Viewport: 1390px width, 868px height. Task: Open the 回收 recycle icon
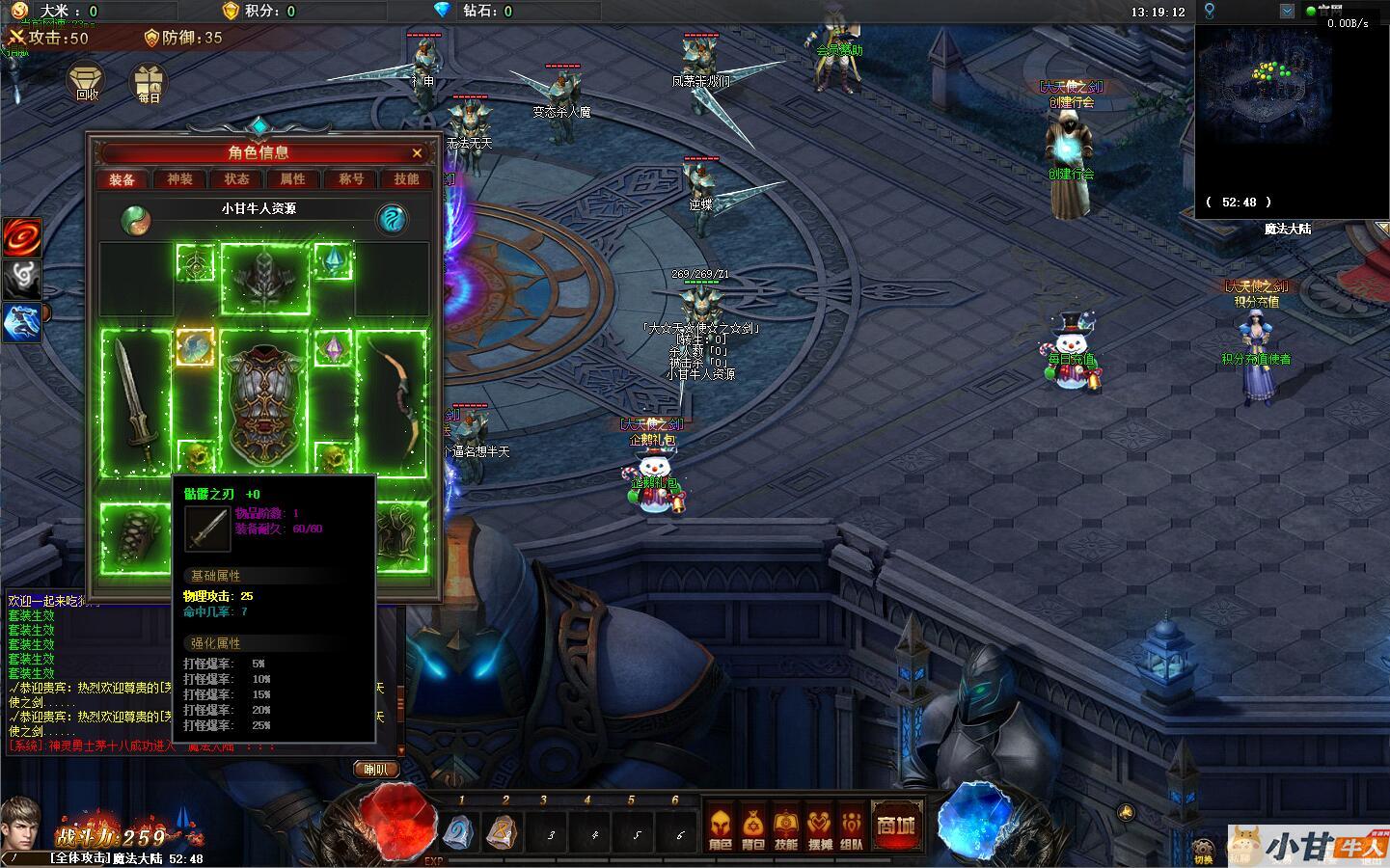(x=88, y=83)
